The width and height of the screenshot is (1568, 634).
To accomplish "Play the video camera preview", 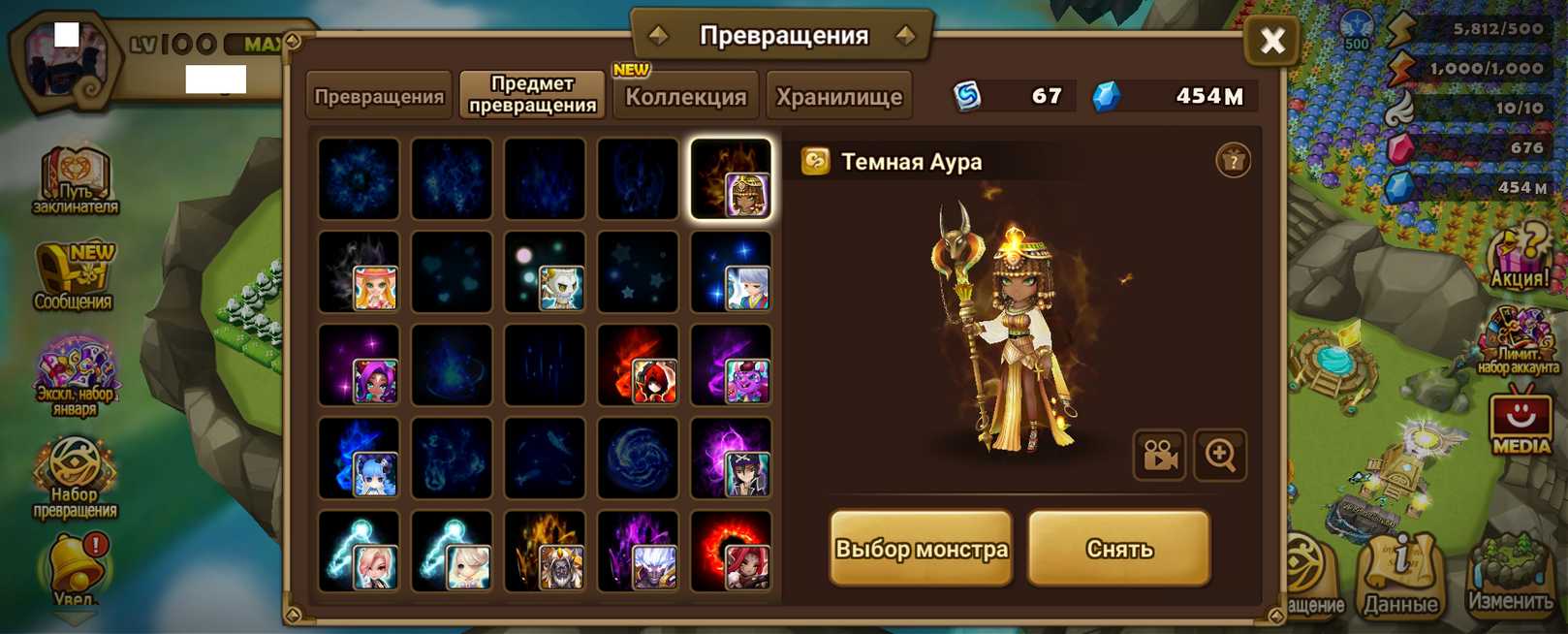I will [x=1159, y=455].
